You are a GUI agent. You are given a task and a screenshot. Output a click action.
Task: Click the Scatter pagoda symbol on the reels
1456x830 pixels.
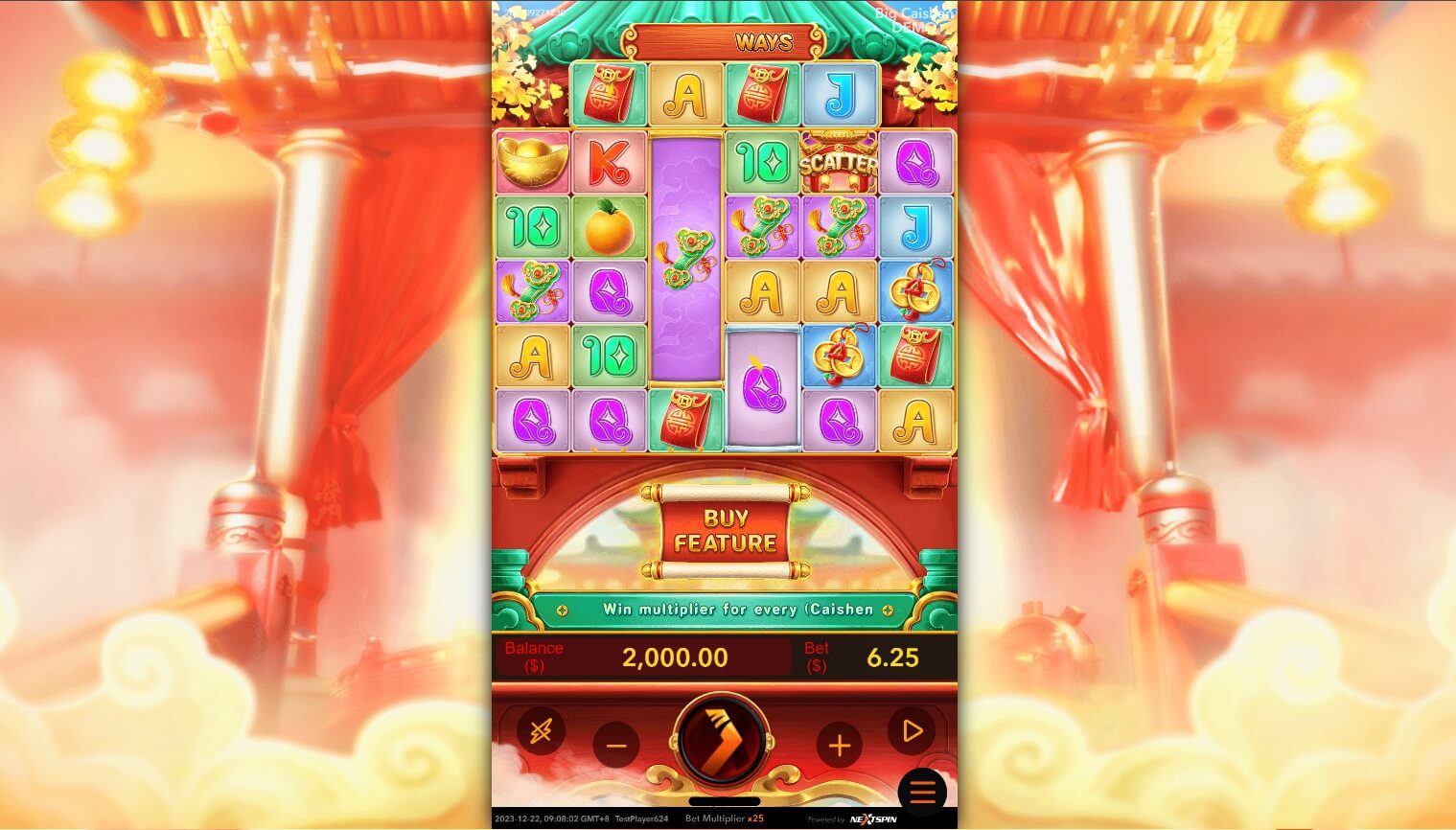click(838, 162)
